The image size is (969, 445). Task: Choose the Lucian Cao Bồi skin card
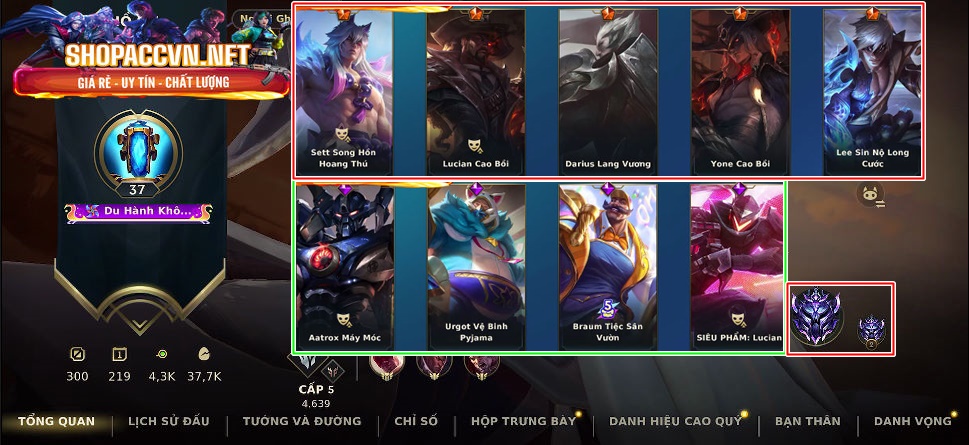coord(476,92)
